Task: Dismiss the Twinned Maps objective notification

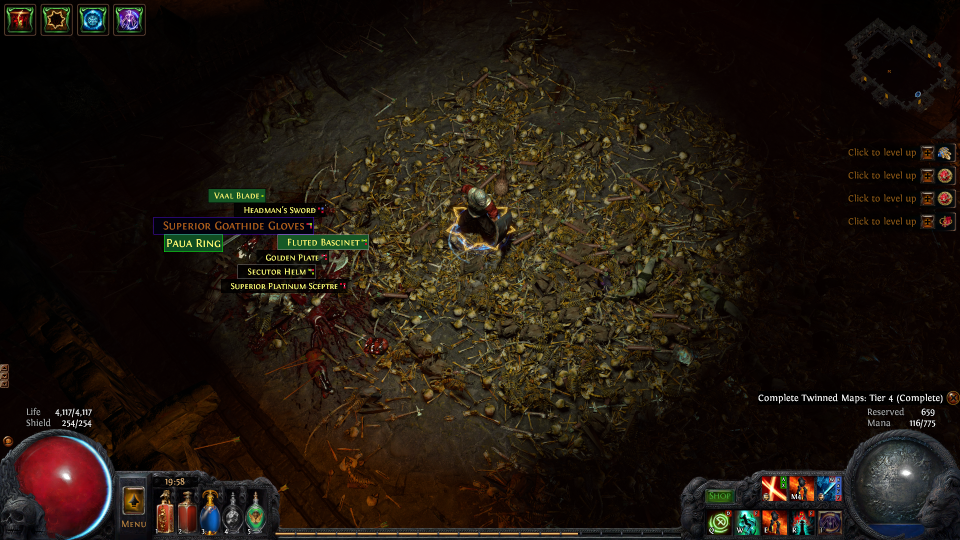Action: click(952, 398)
